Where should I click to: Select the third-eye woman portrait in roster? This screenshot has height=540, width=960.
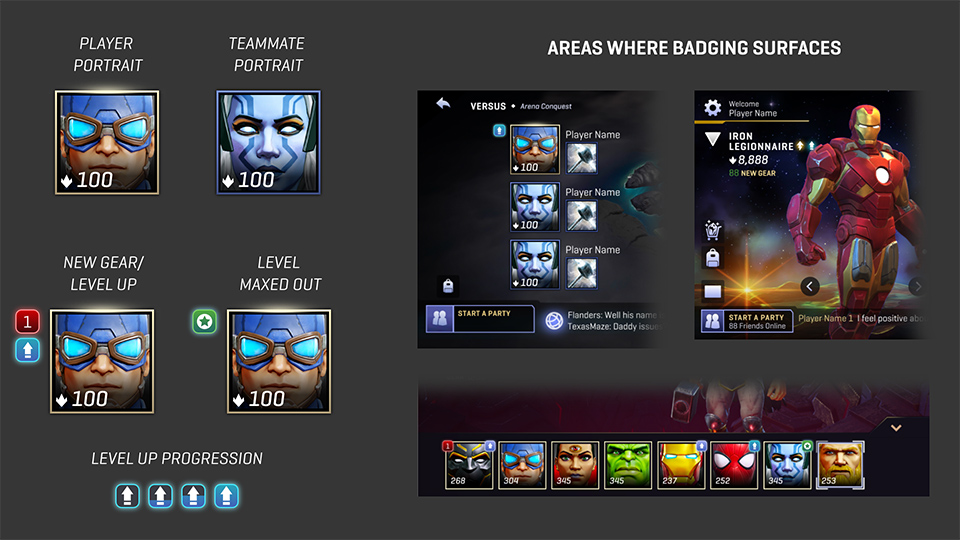575,465
